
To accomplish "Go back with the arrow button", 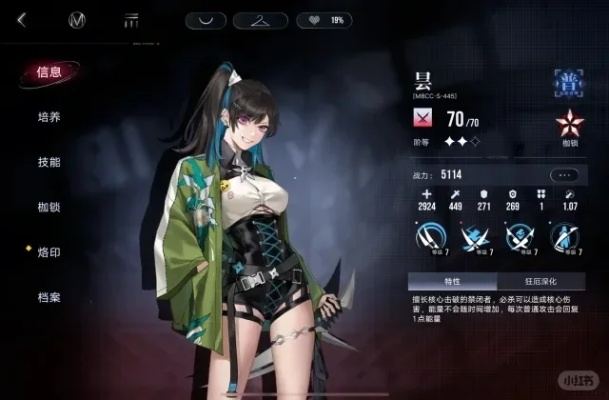I will click(22, 20).
